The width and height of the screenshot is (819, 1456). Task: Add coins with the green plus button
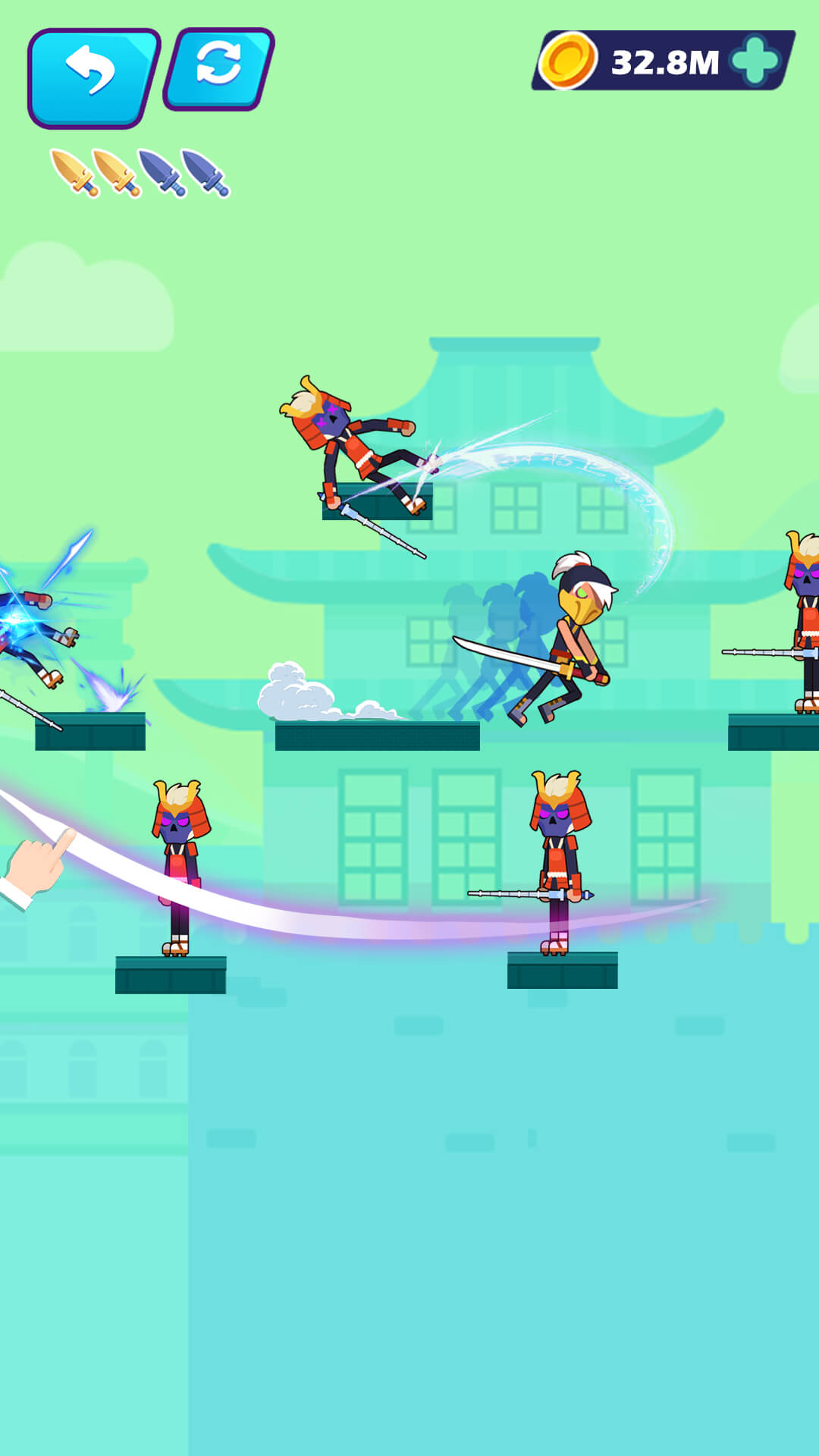755,61
